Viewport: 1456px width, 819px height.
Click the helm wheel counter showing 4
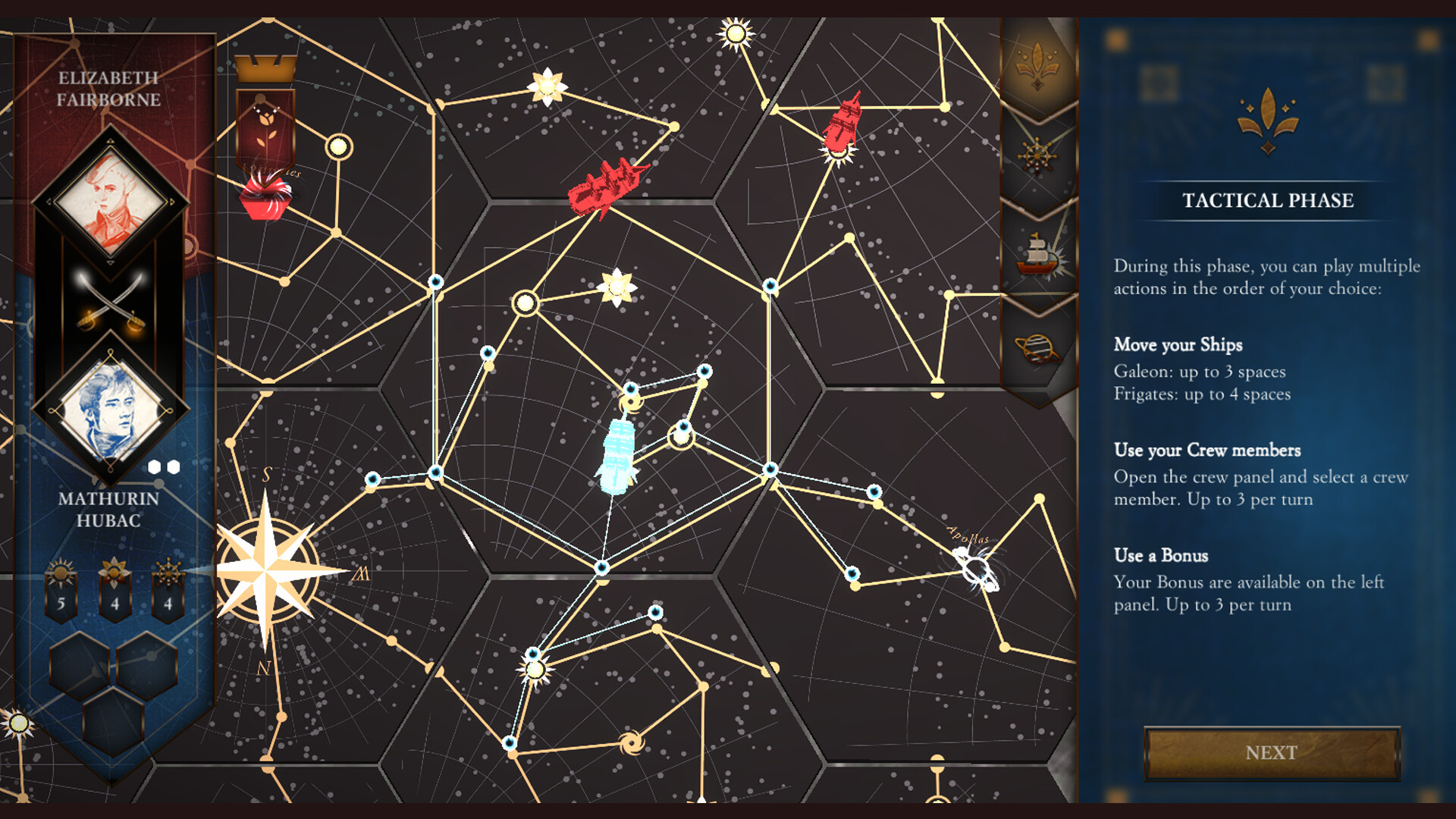pyautogui.click(x=168, y=588)
